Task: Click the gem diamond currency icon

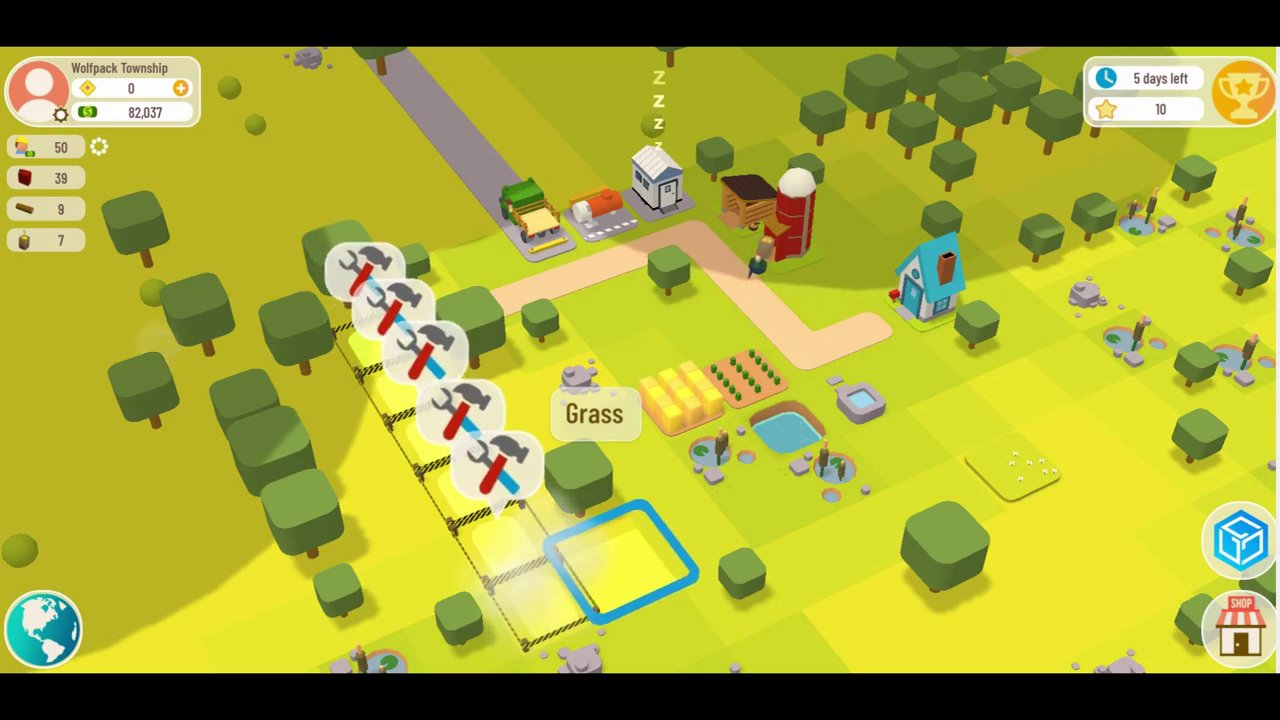Action: click(87, 88)
